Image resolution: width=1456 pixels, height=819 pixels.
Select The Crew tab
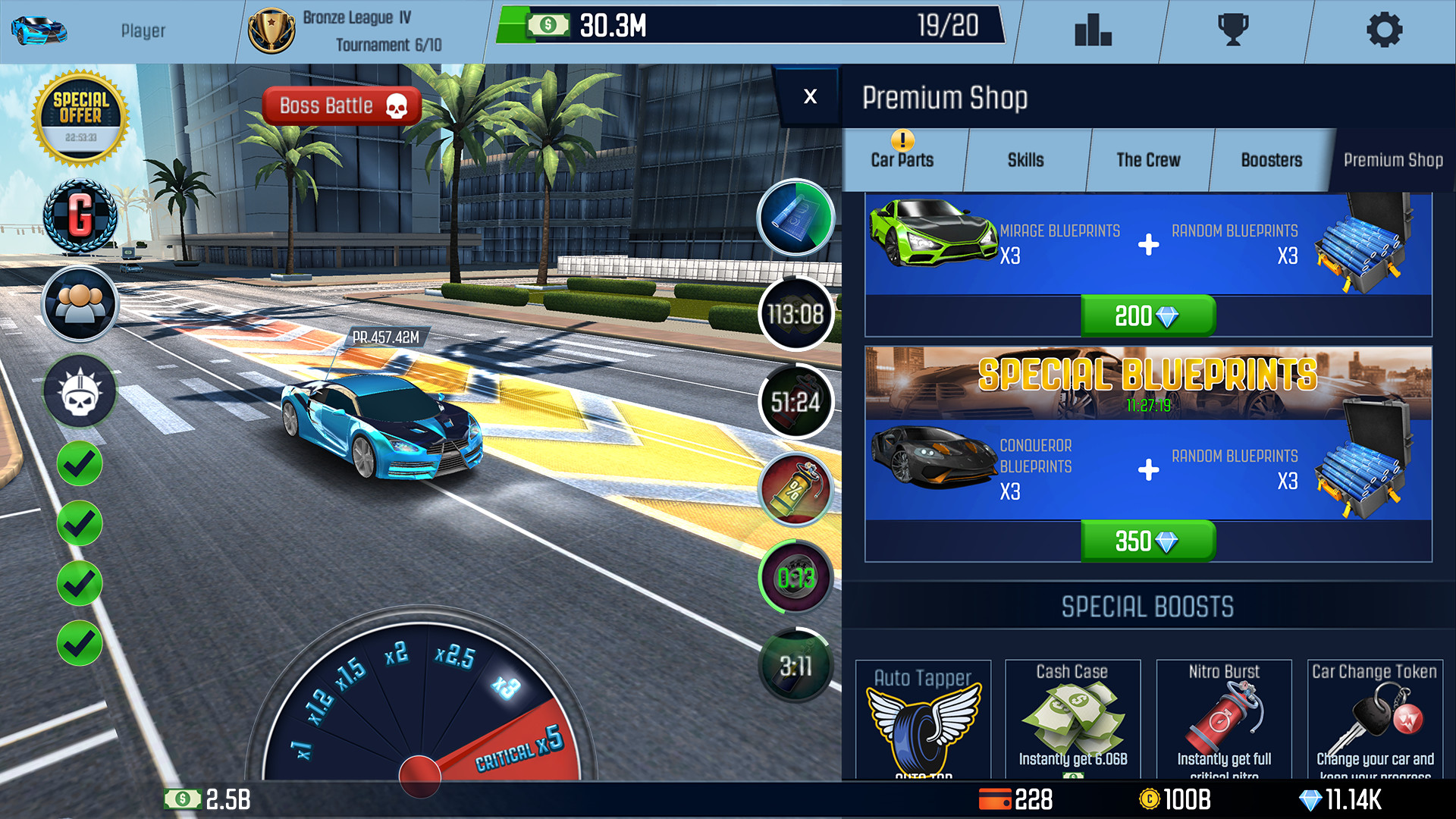pyautogui.click(x=1147, y=160)
